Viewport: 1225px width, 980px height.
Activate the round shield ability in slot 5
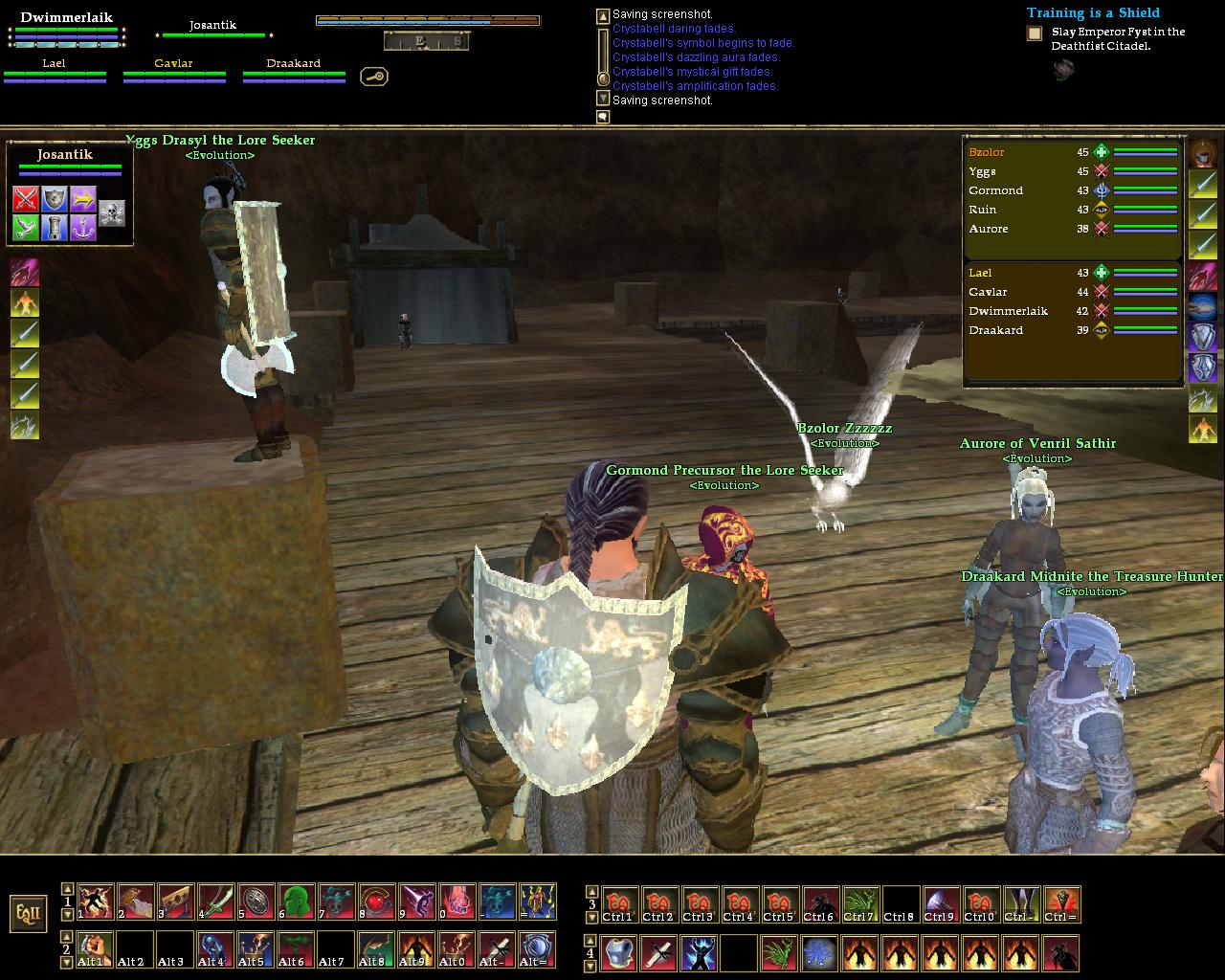(256, 902)
